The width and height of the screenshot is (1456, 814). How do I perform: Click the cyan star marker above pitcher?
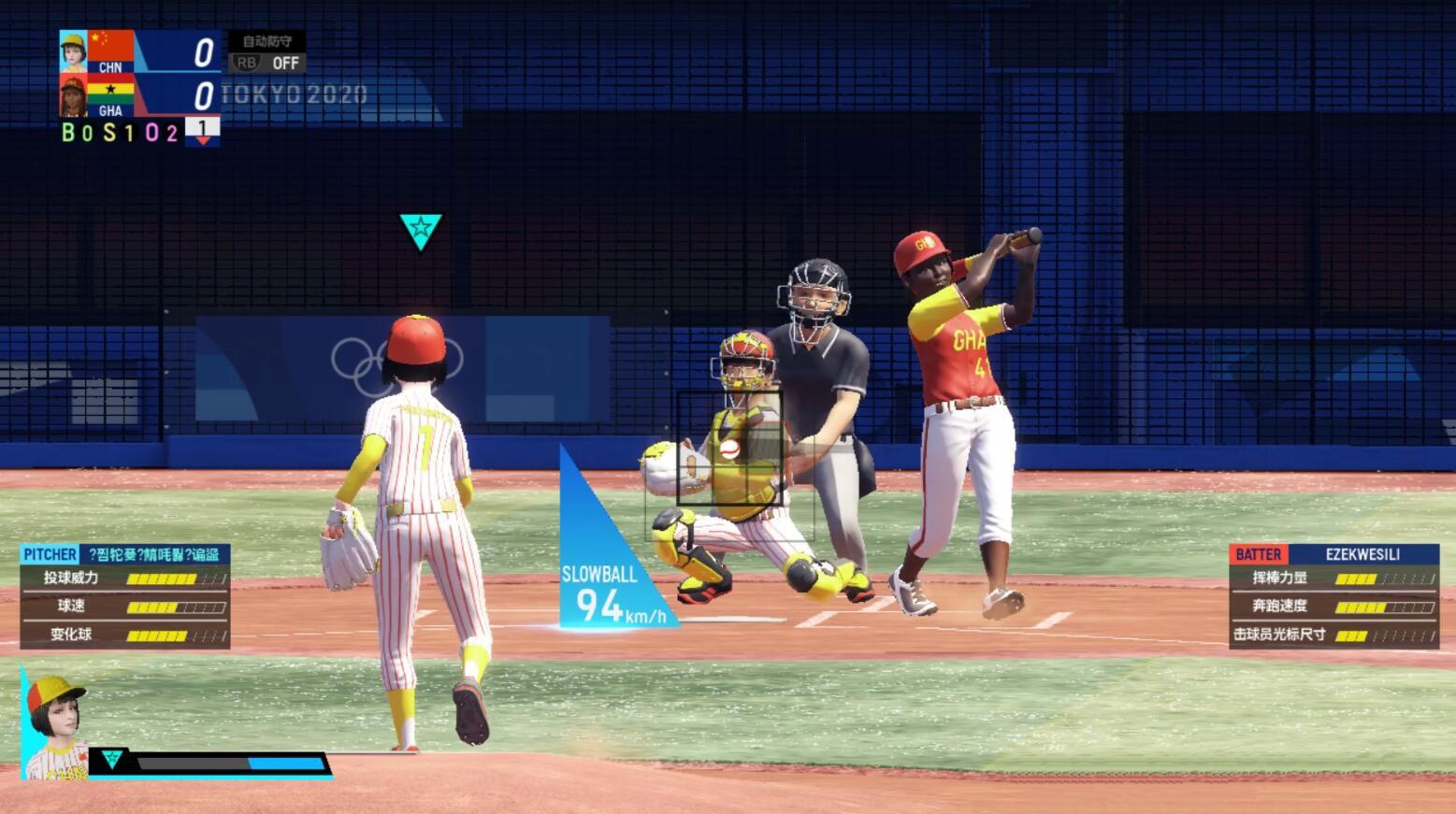(x=420, y=230)
